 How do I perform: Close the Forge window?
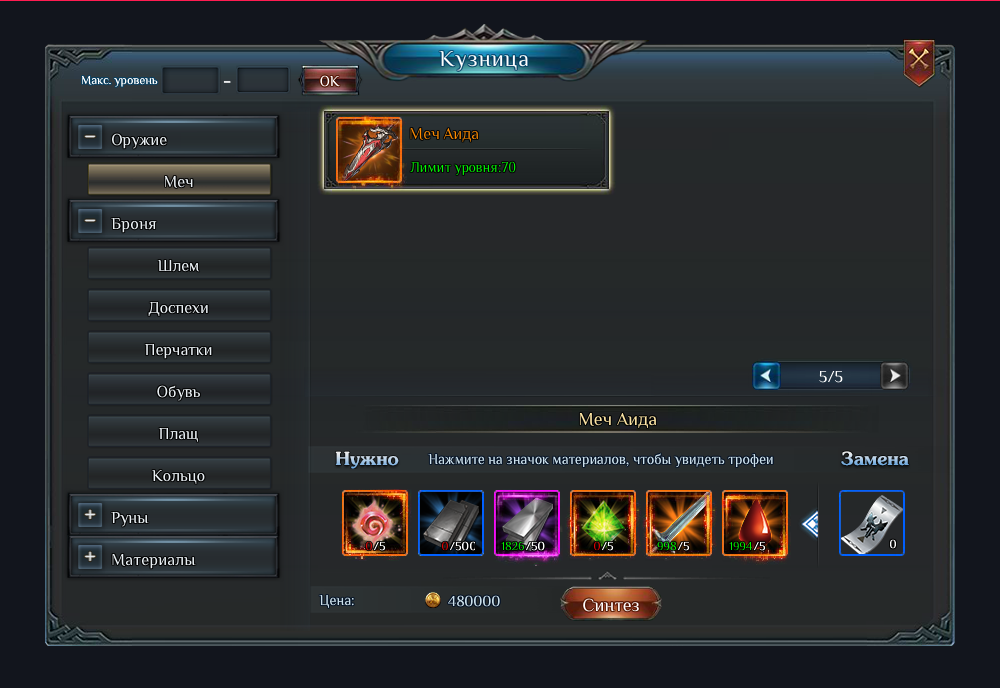[918, 62]
